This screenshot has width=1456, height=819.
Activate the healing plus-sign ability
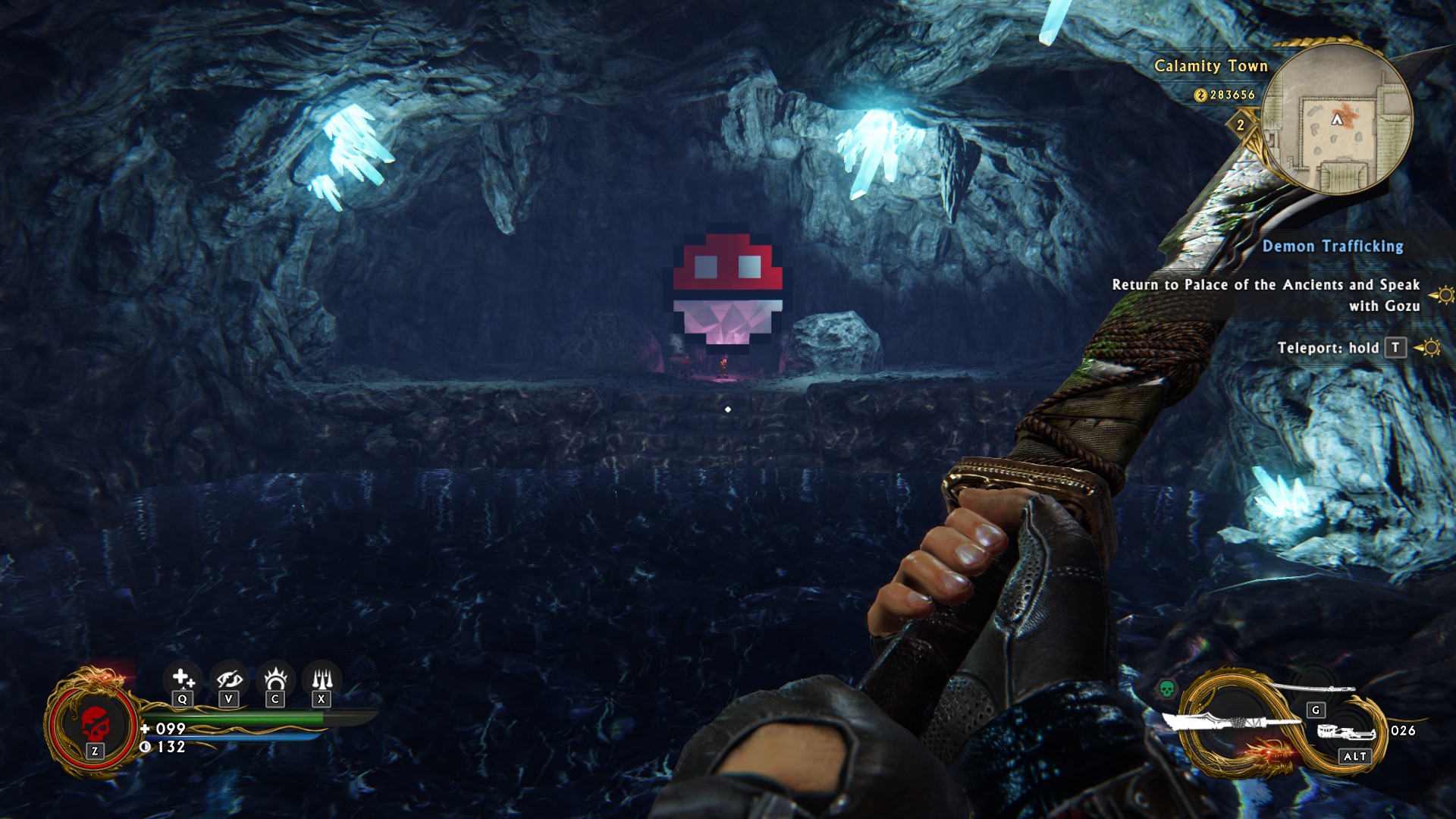coord(182,677)
